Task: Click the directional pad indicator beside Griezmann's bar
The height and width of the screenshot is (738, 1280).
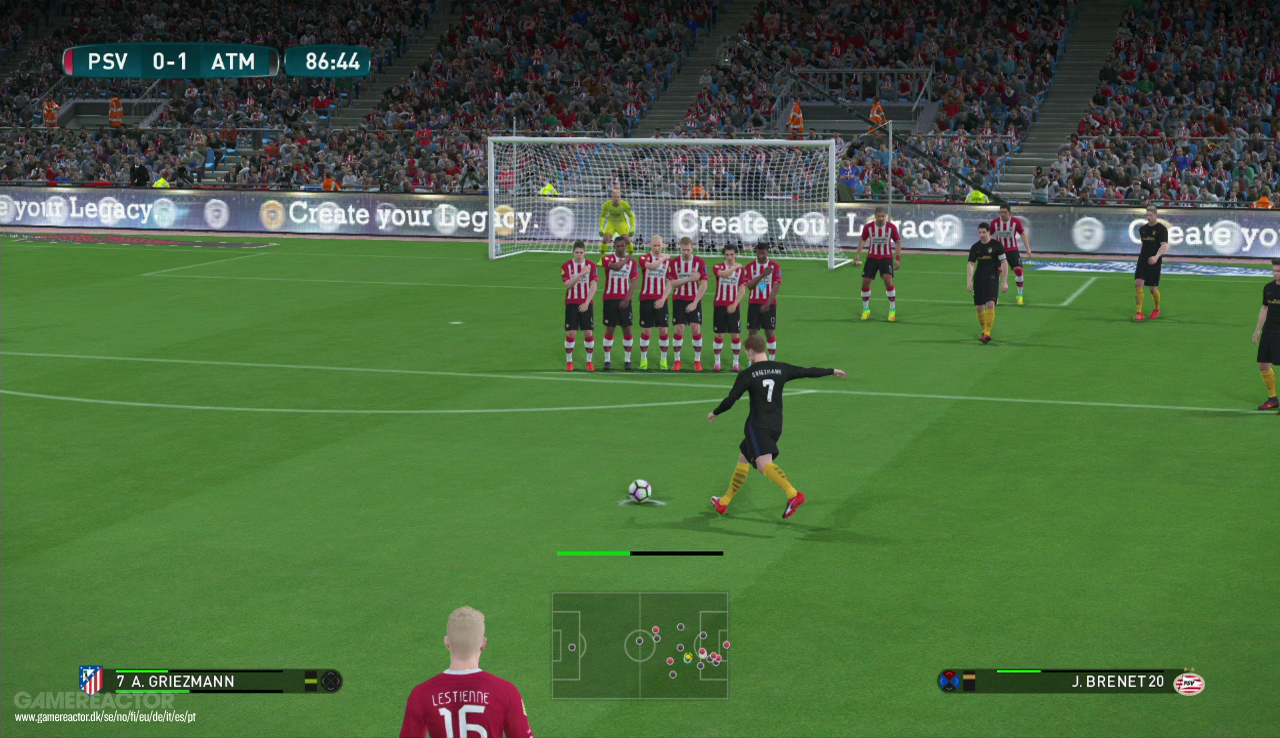Action: coord(330,681)
